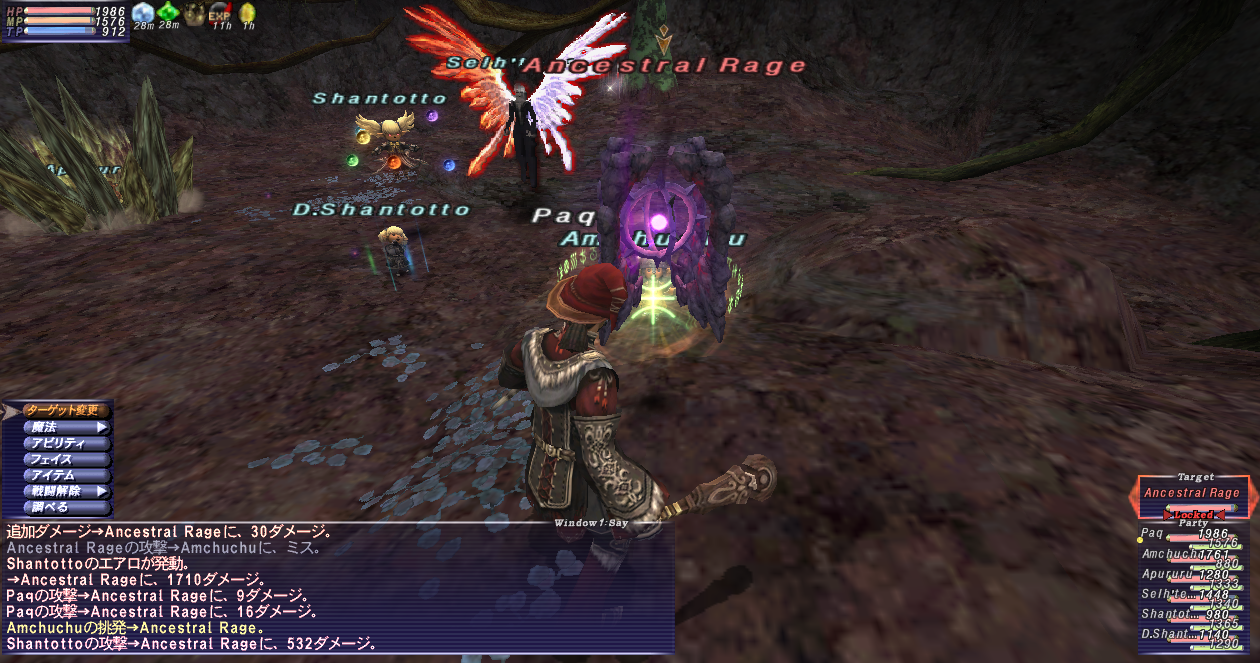This screenshot has width=1260, height=663.
Task: Click the yellow egg-shaped status icon
Action: point(247,14)
